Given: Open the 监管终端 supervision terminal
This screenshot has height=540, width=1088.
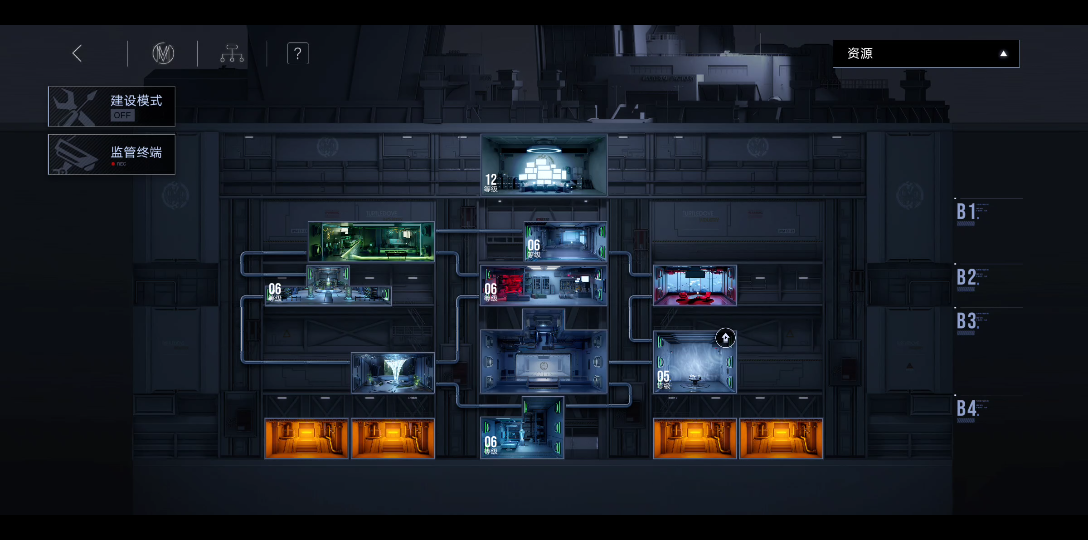Looking at the screenshot, I should (x=111, y=154).
